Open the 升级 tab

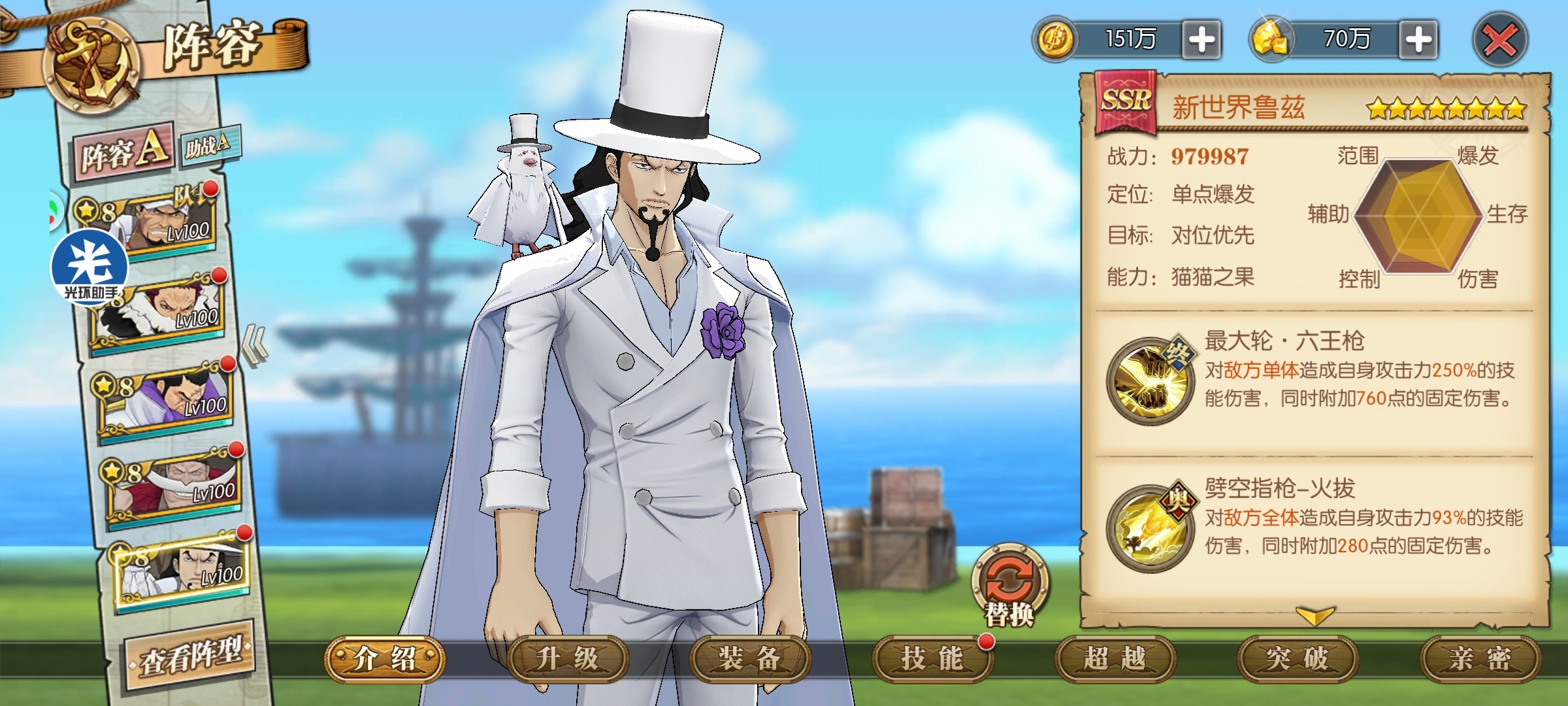(567, 659)
